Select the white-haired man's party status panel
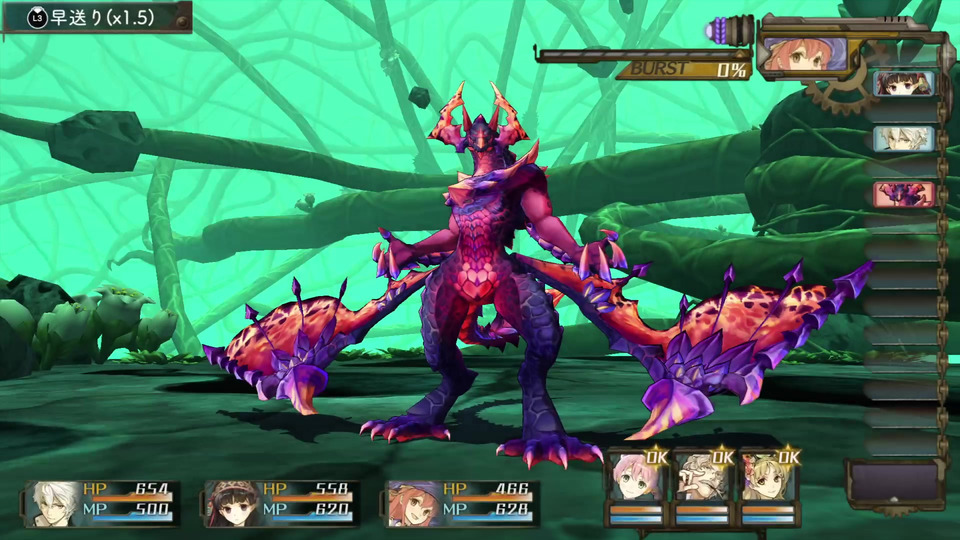 (103, 503)
